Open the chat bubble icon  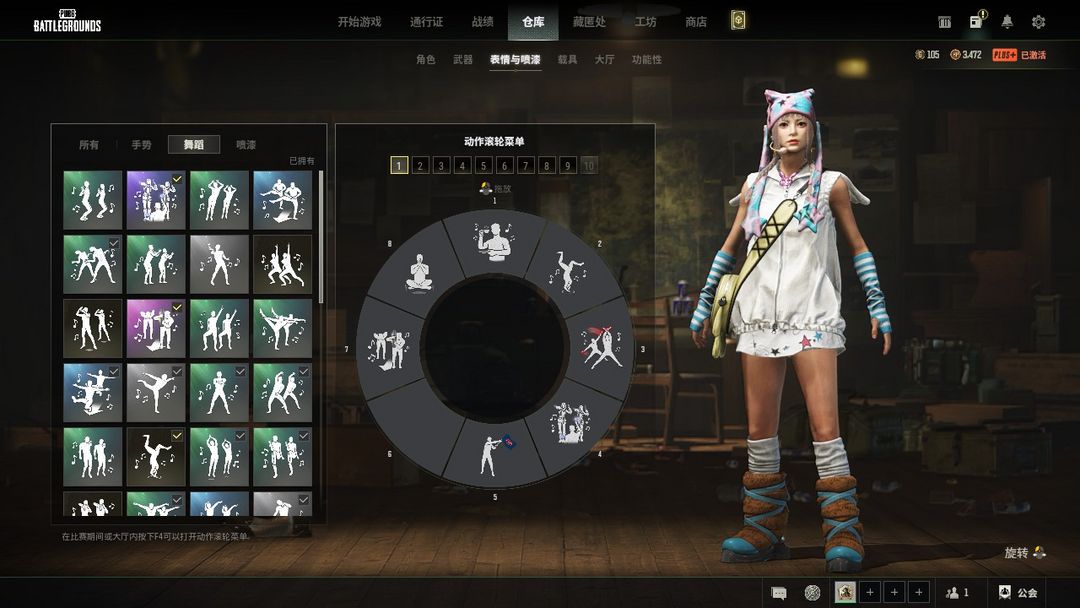click(x=779, y=593)
